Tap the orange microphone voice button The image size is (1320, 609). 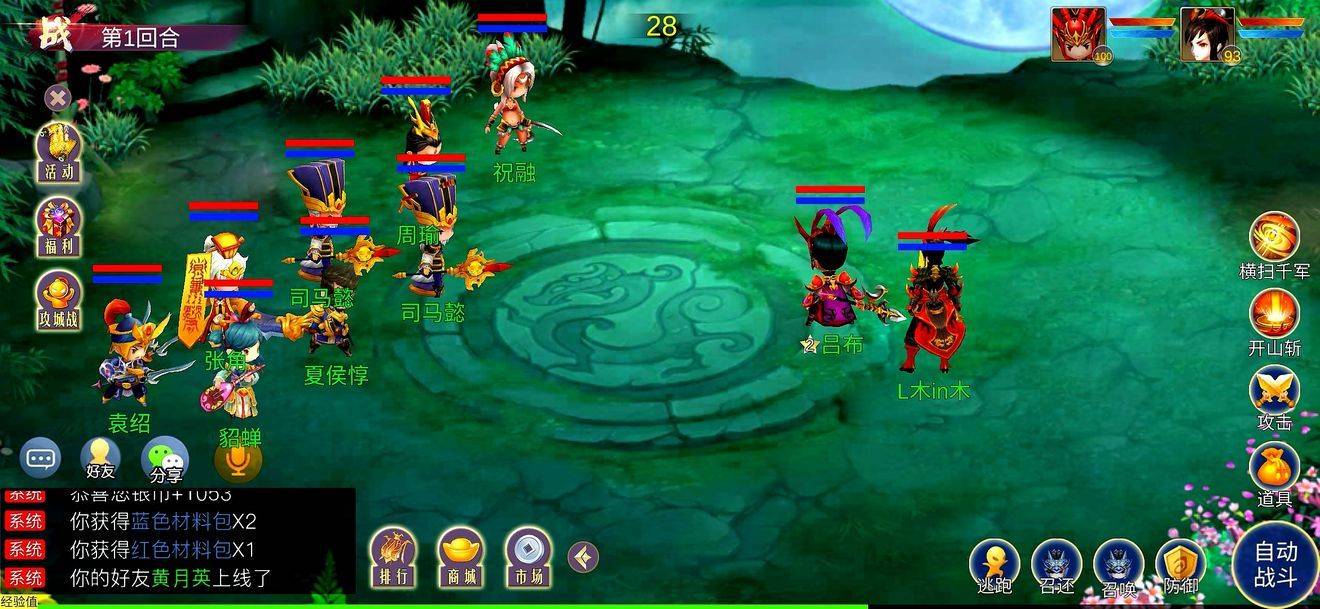[238, 459]
